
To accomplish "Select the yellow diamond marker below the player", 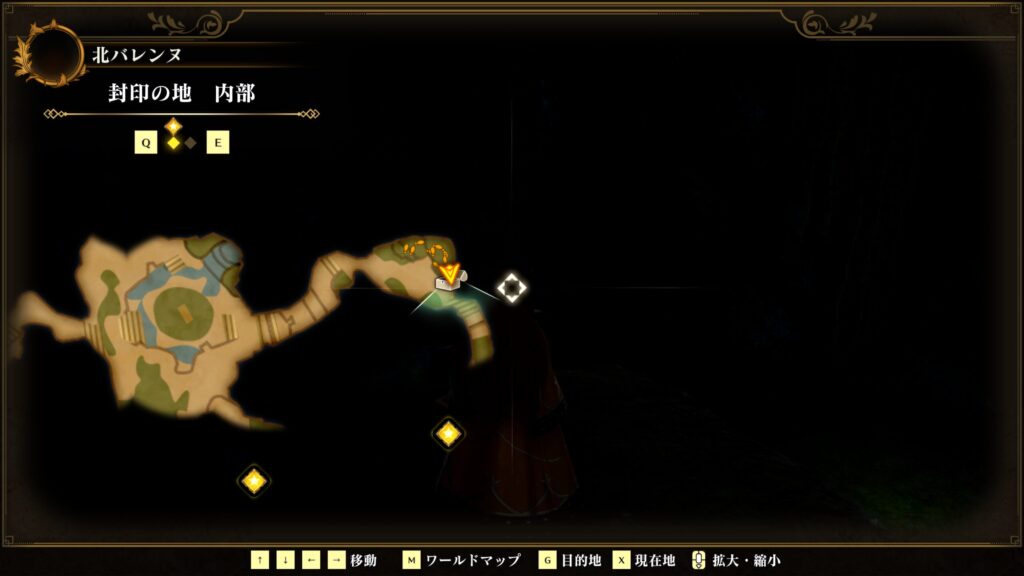I will pos(448,433).
